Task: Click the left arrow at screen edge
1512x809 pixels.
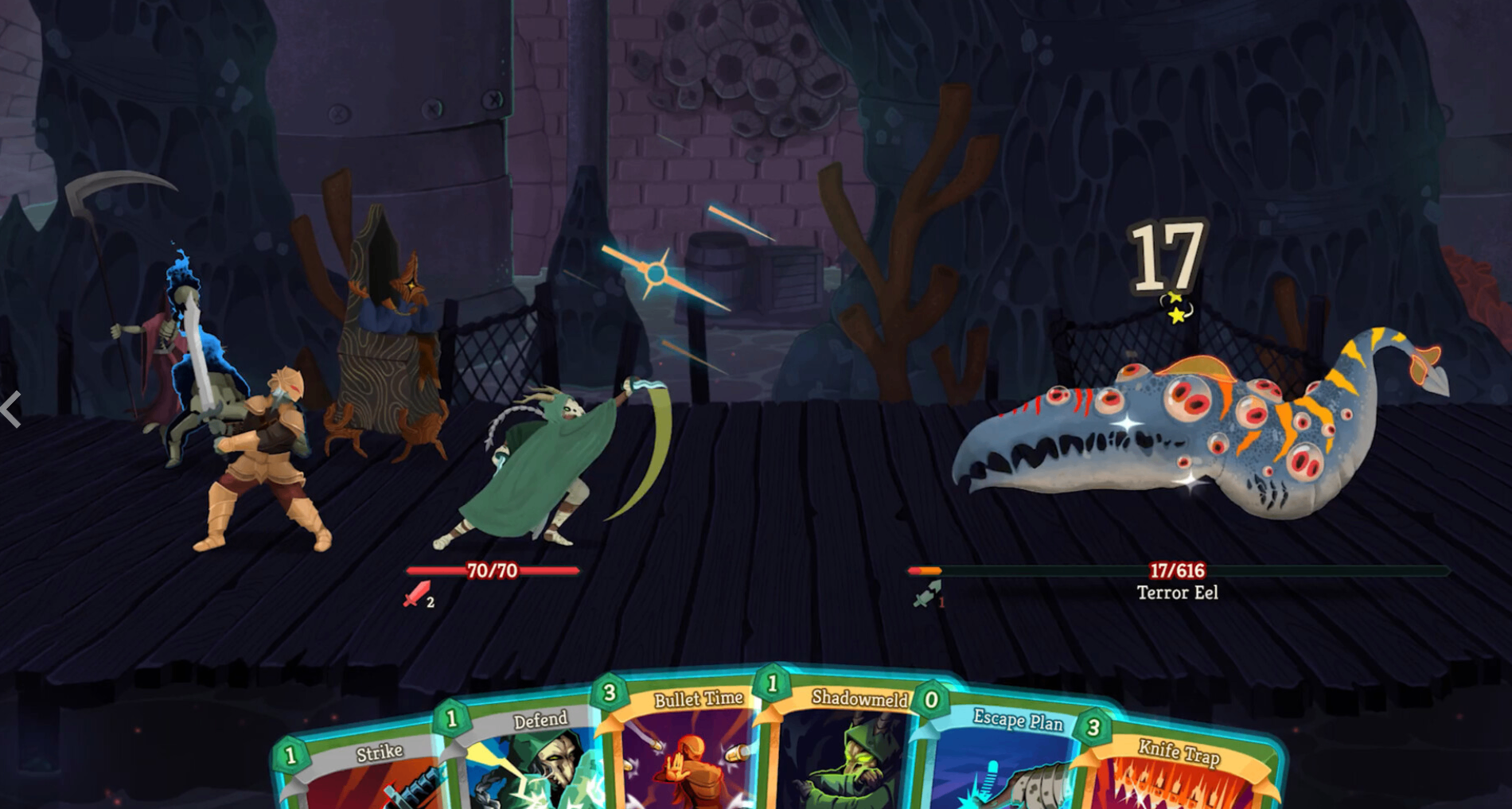Action: (11, 410)
